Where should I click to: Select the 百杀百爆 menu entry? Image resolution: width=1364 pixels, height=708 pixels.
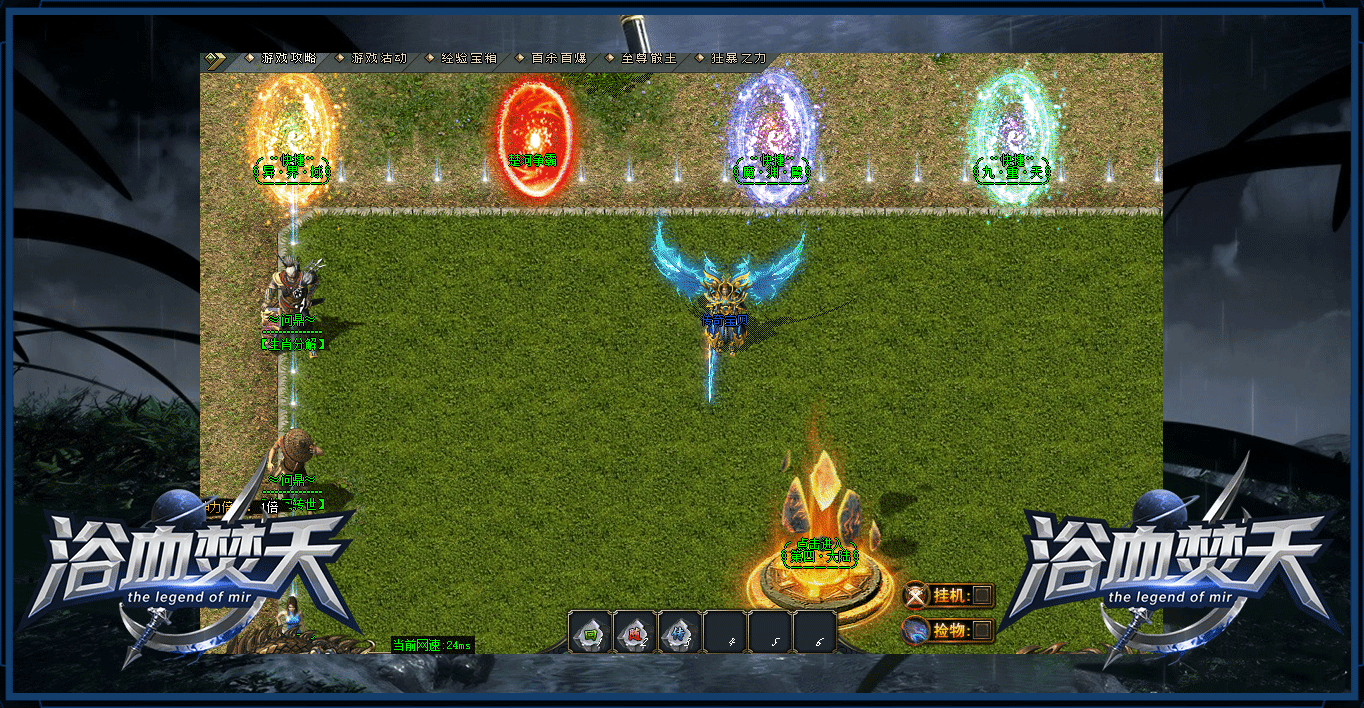(558, 59)
